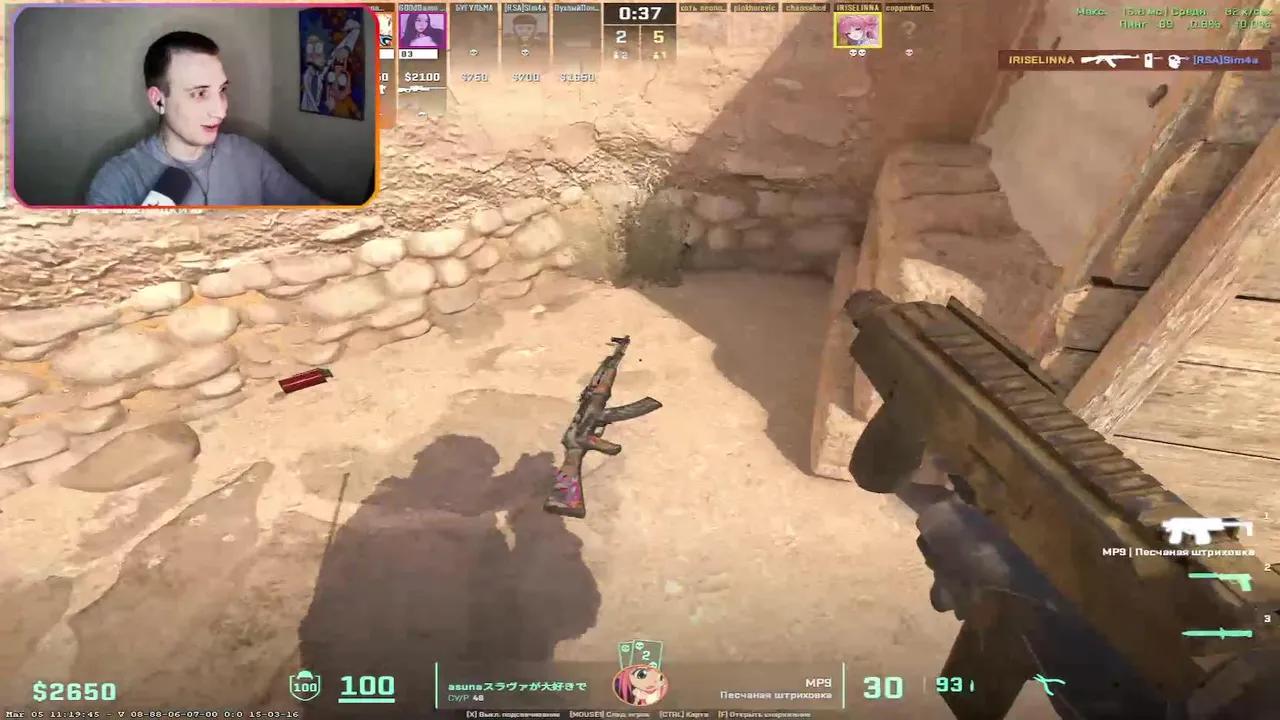Click the skull icon under IRISELINNA's avatar
Viewport: 1280px width, 720px height.
tap(858, 53)
